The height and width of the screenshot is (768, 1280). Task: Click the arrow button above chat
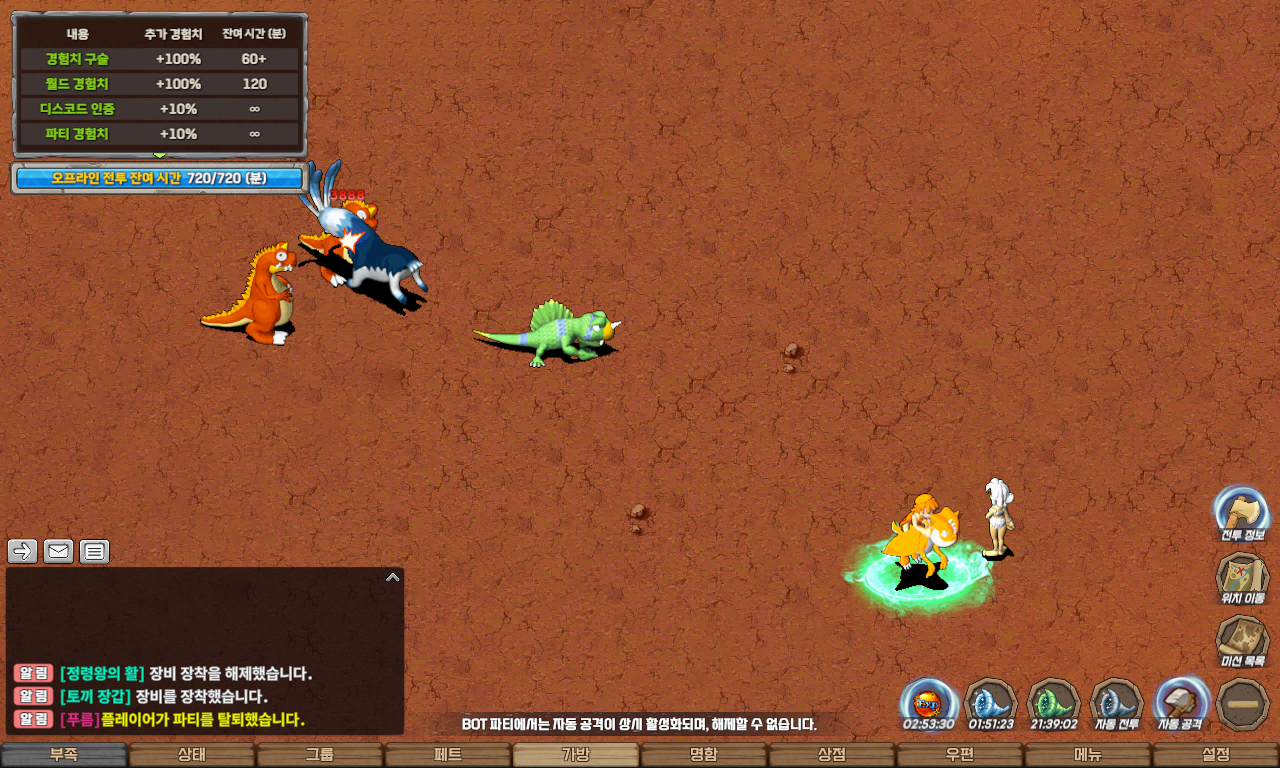click(x=23, y=551)
